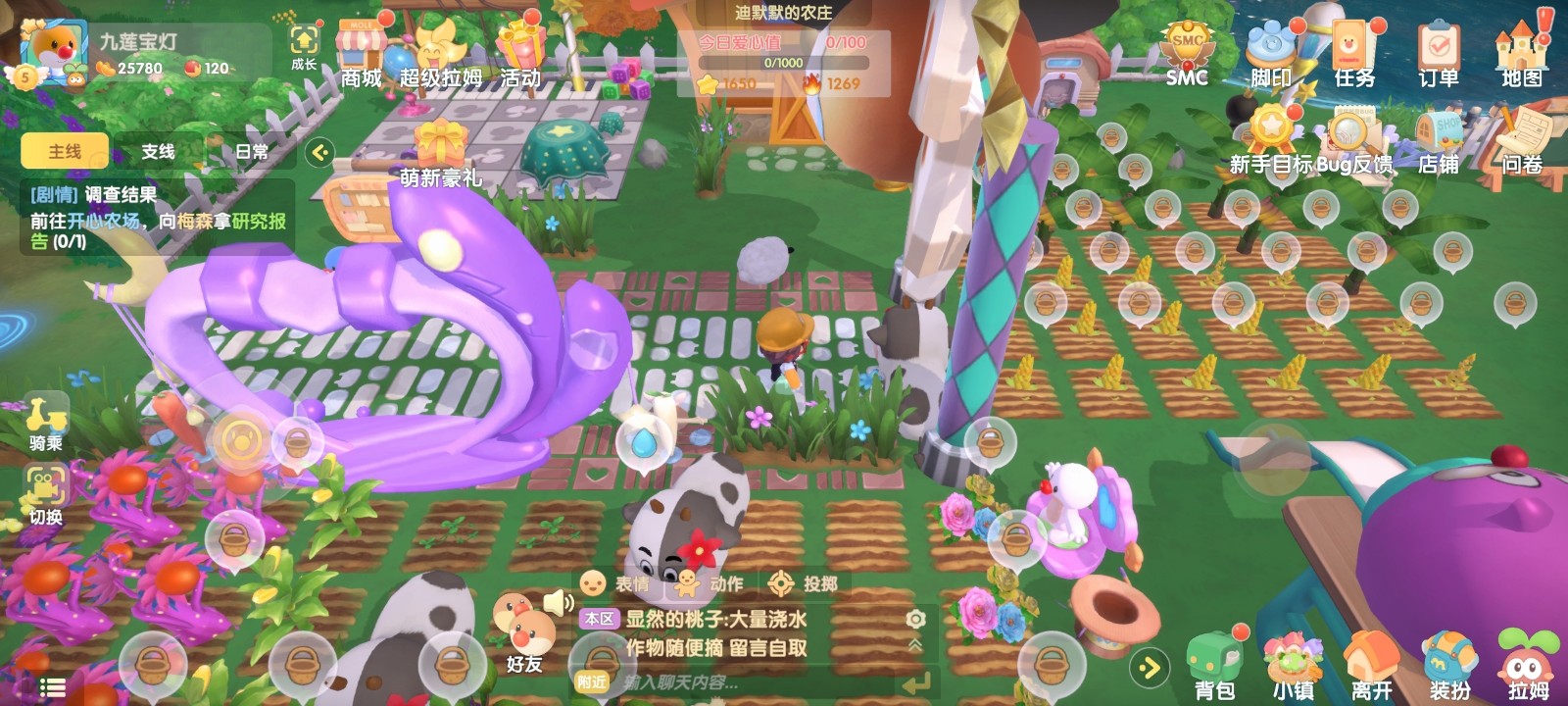This screenshot has height=706, width=1568.
Task: Tap the 成长 growth icon
Action: (304, 46)
